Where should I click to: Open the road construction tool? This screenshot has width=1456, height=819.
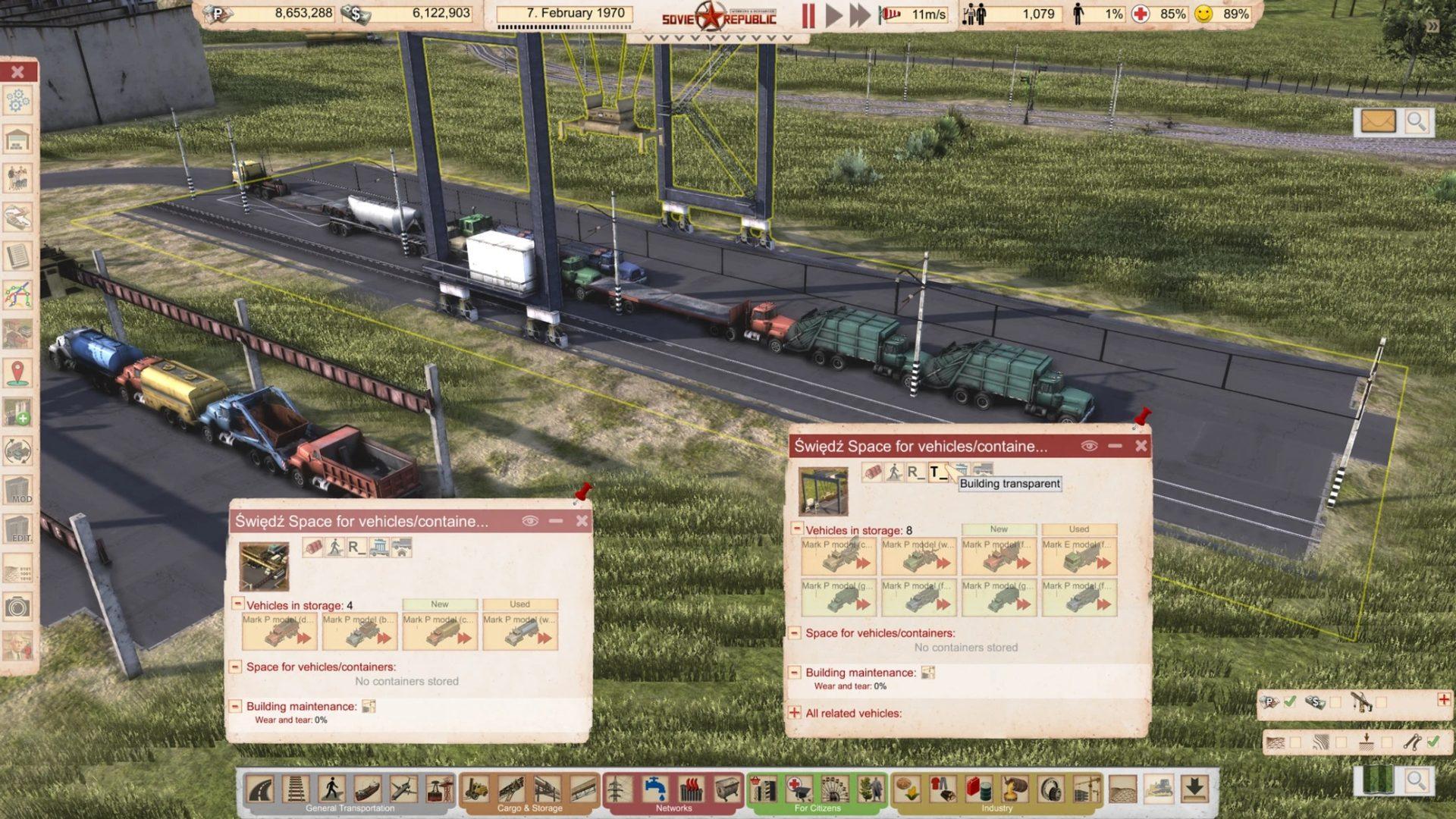260,789
